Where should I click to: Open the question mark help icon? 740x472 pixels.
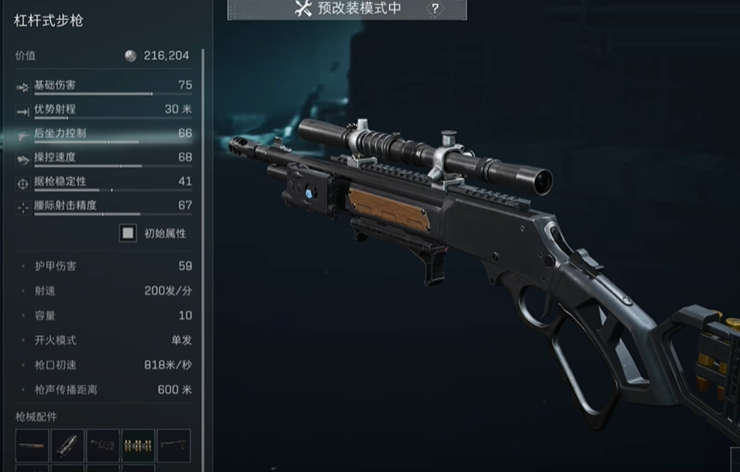point(435,9)
